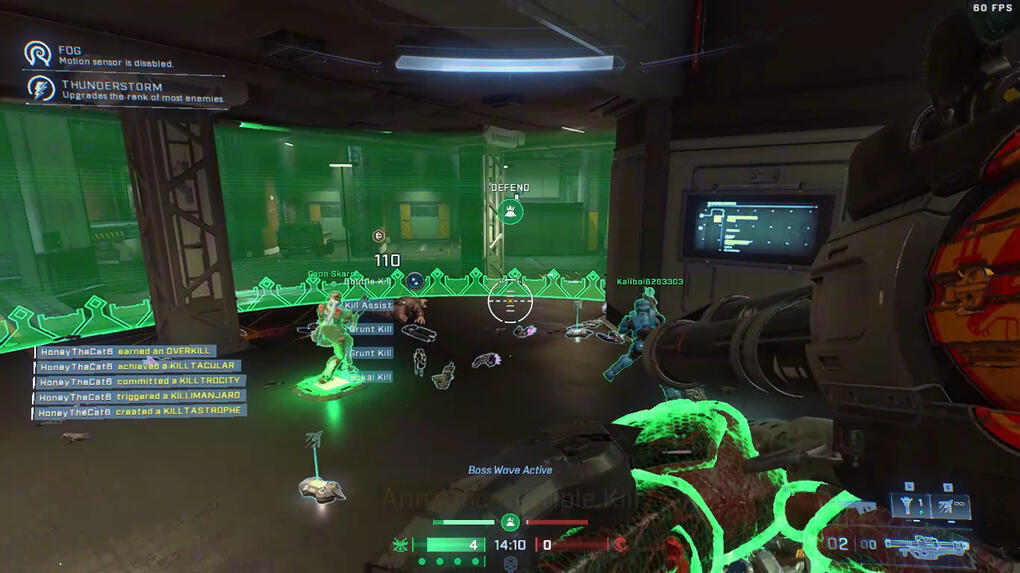Viewport: 1020px width, 573px height.
Task: Select the center objective crown icon
Action: (510, 521)
